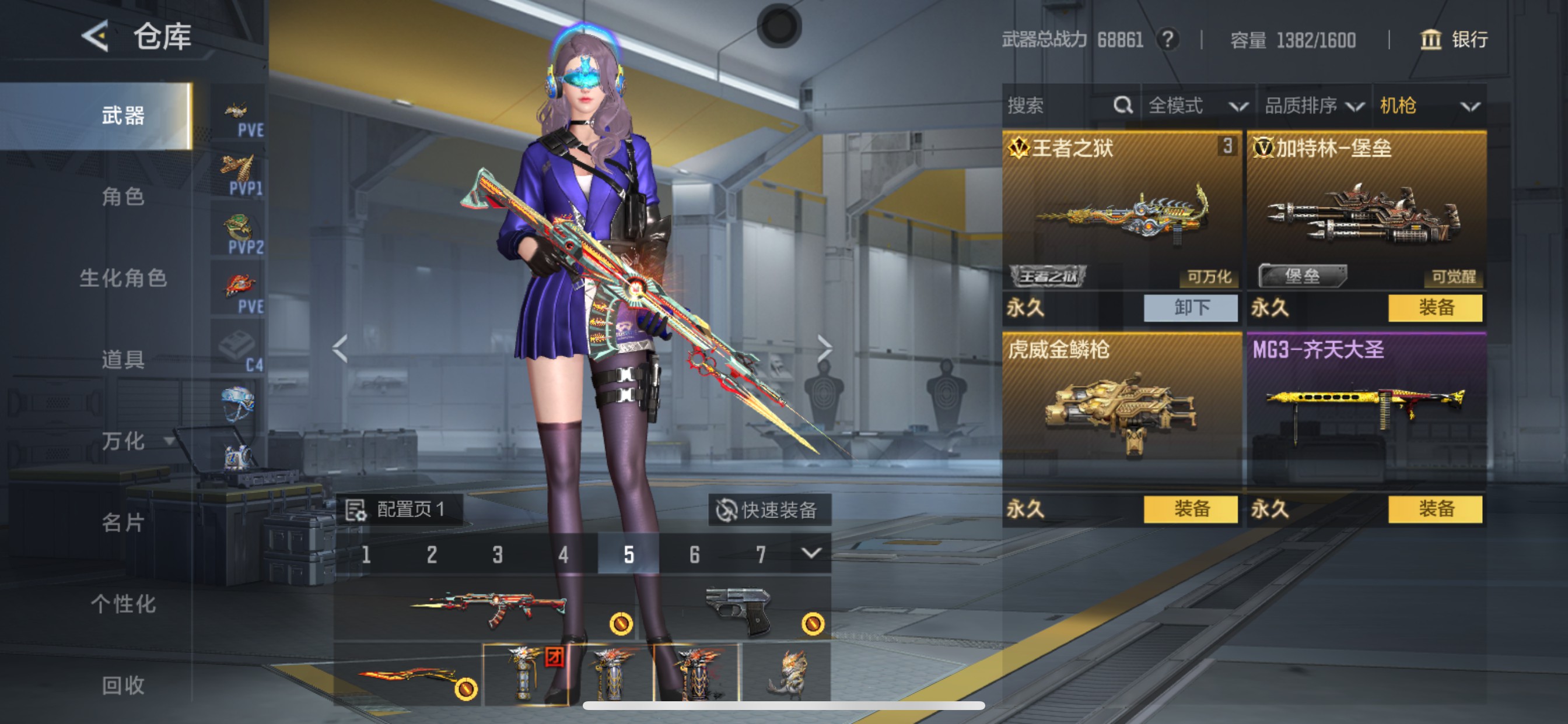This screenshot has width=1568, height=724.
Task: Switch to the 角色 tab
Action: [123, 196]
